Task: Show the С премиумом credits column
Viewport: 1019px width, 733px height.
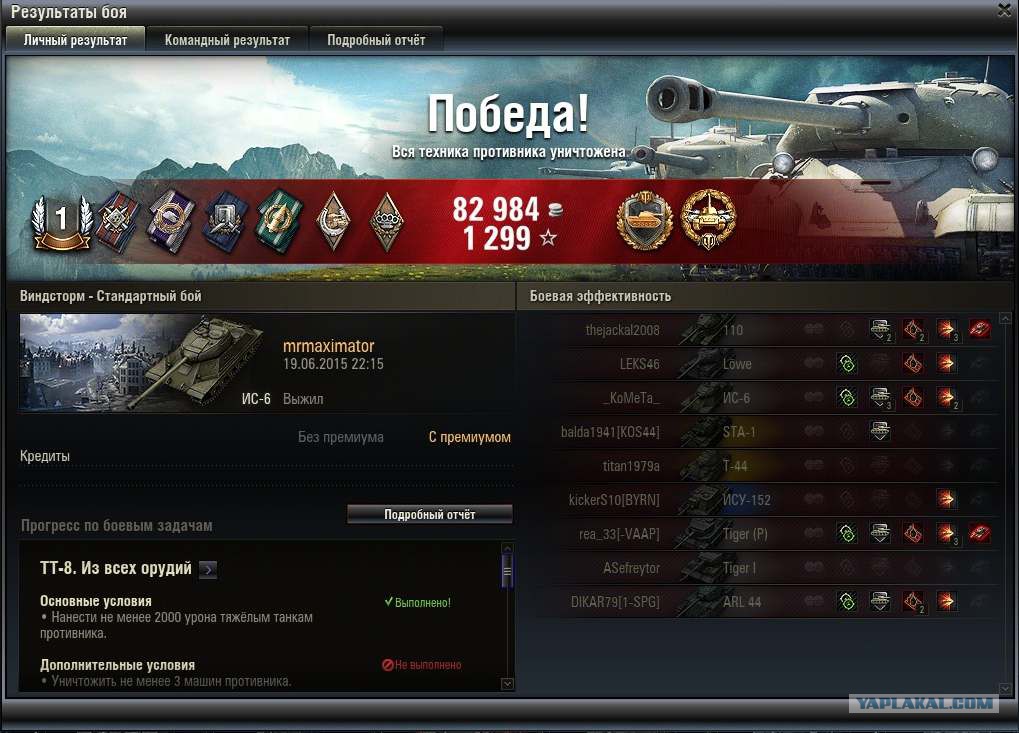Action: tap(469, 437)
